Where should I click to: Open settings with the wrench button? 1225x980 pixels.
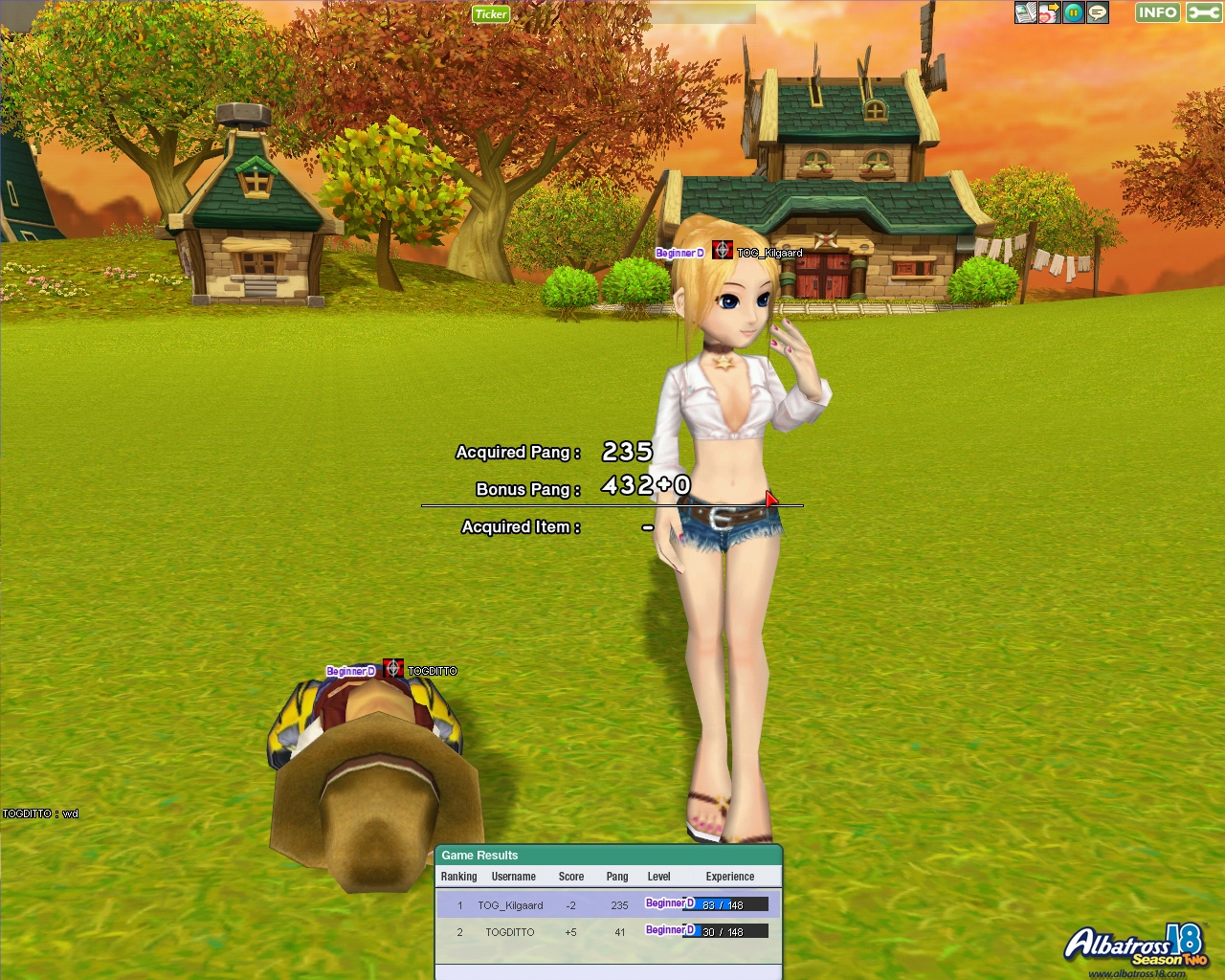point(1203,12)
